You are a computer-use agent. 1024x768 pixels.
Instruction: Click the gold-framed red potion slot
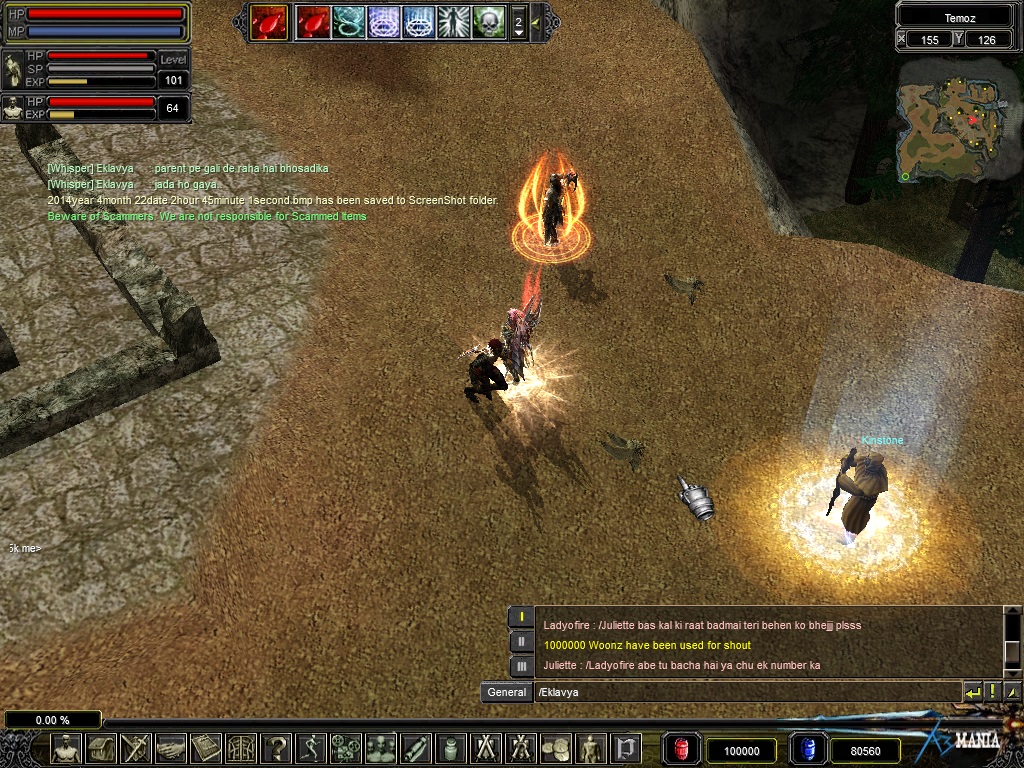(268, 21)
